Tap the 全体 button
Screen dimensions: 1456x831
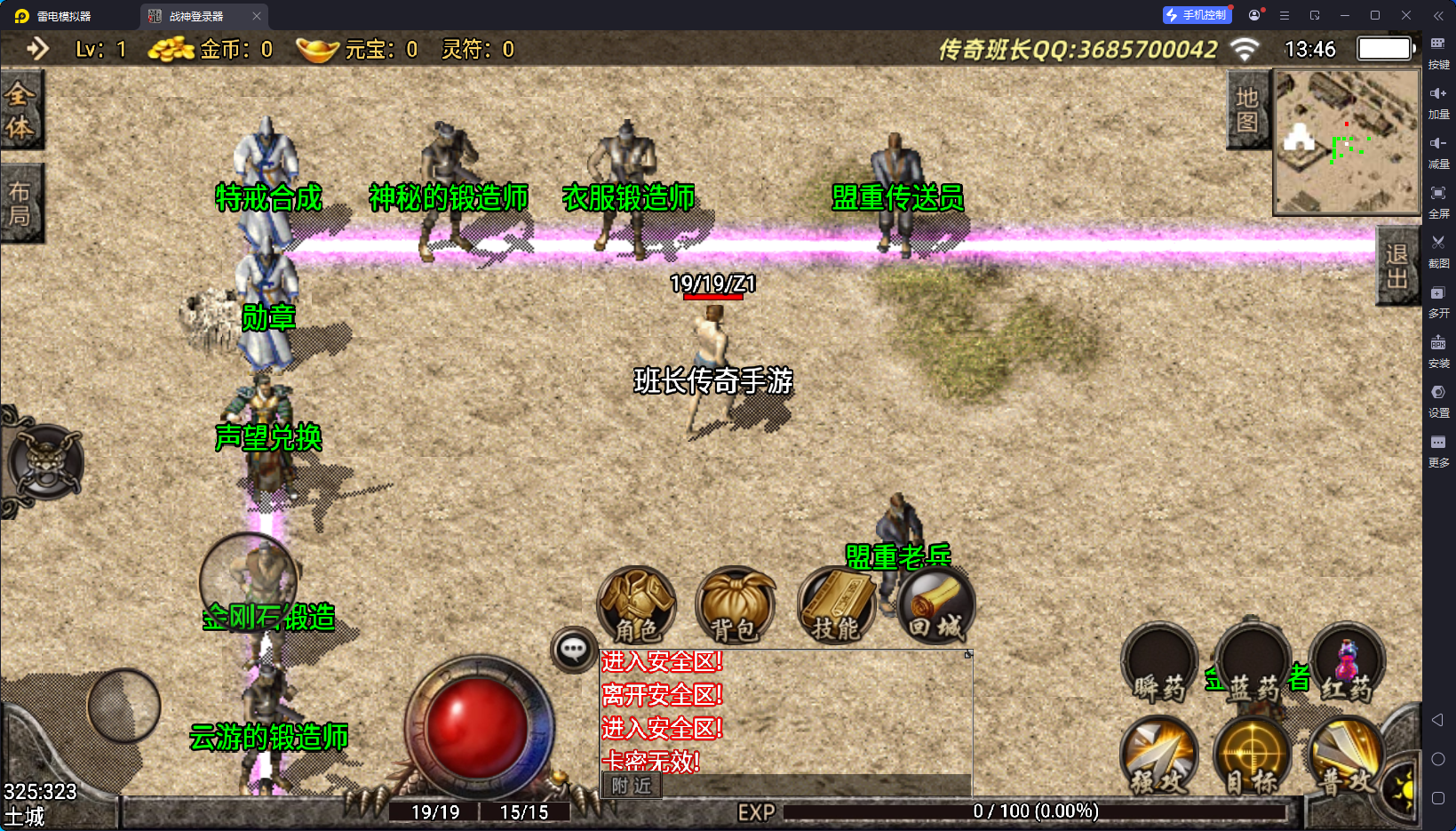point(20,109)
